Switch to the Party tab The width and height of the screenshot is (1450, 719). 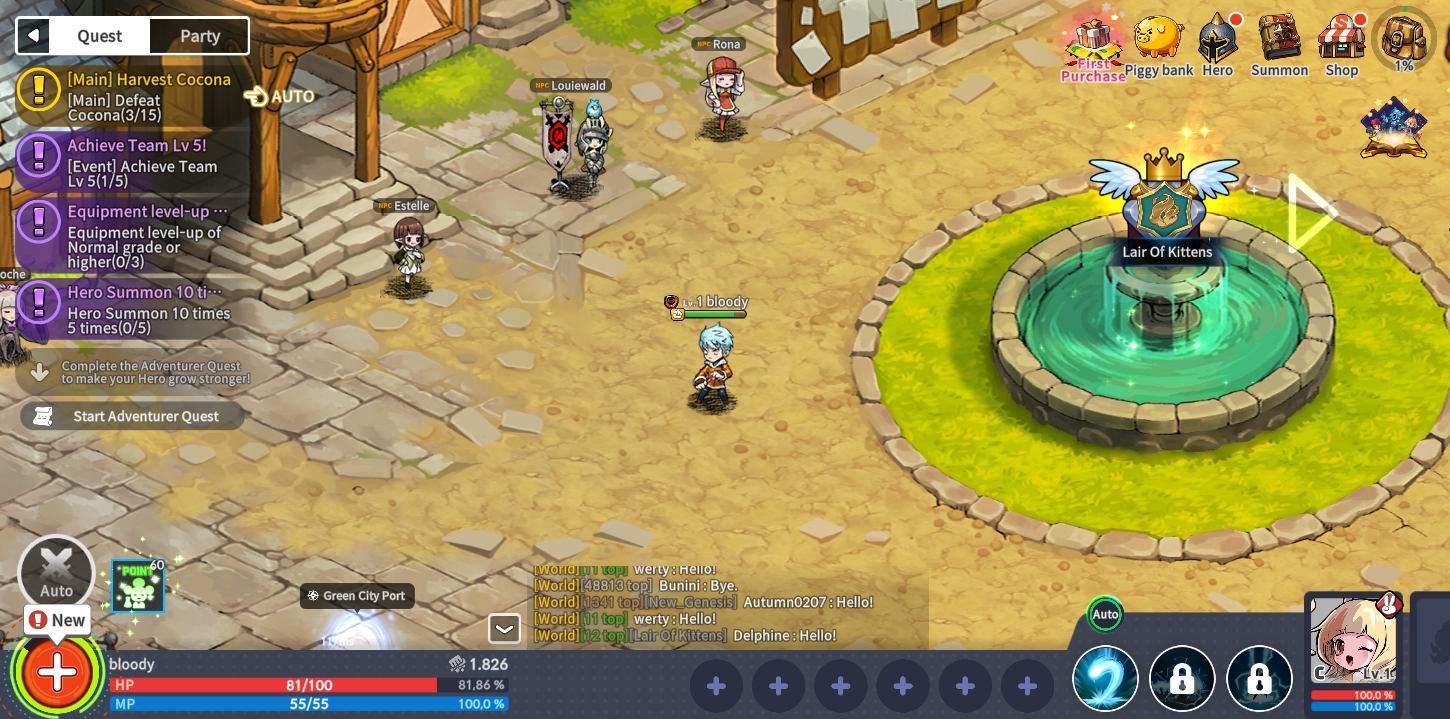tap(199, 36)
